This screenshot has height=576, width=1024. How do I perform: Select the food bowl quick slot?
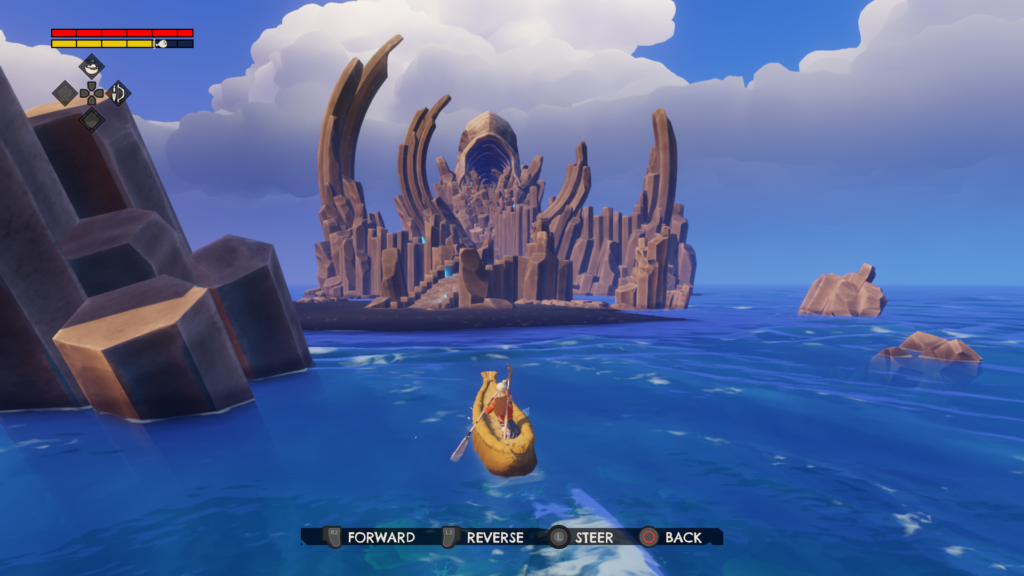(x=91, y=67)
